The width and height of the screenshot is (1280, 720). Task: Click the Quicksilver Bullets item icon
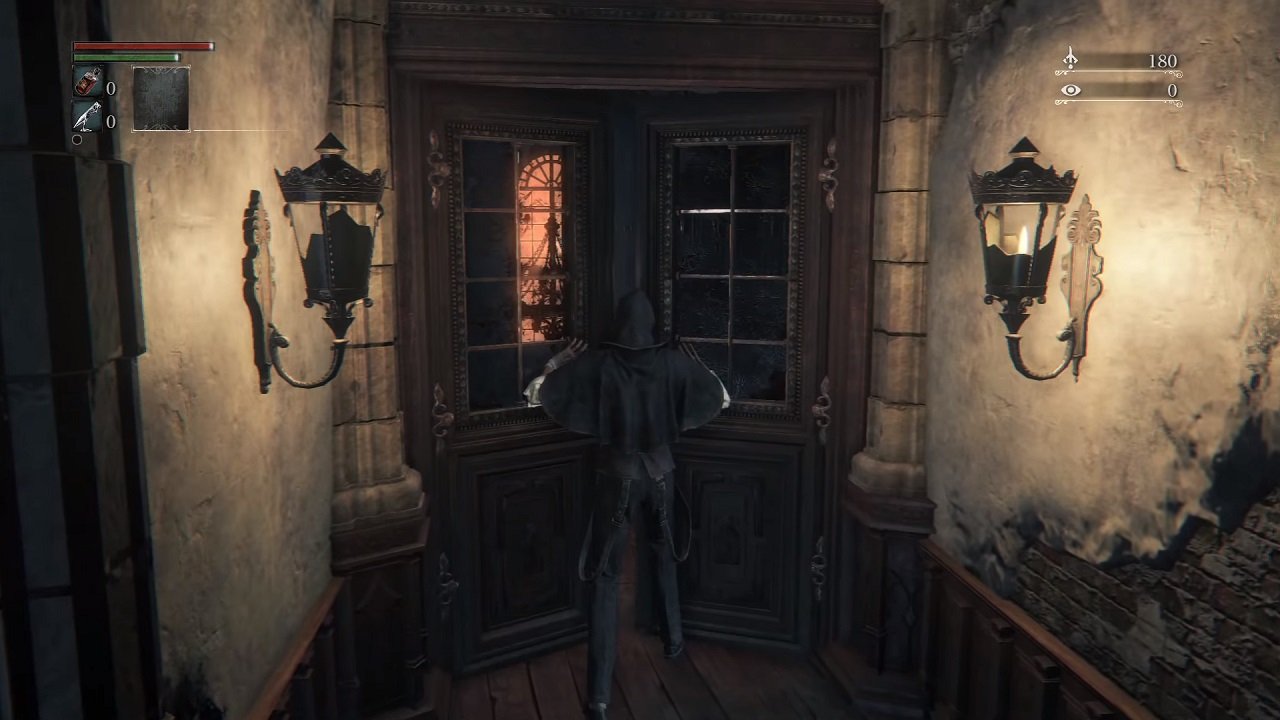click(86, 115)
